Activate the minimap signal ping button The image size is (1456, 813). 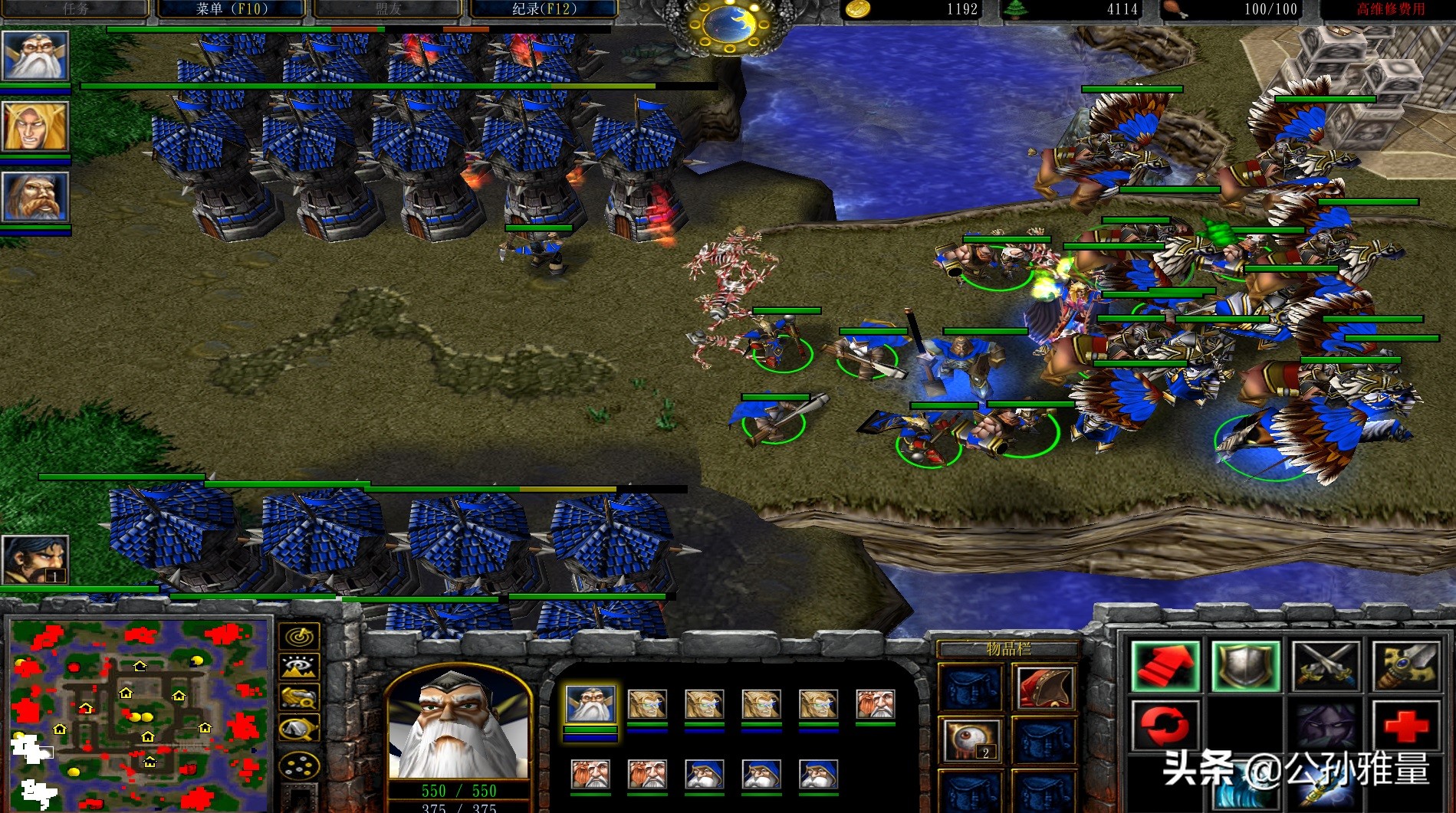pos(299,636)
